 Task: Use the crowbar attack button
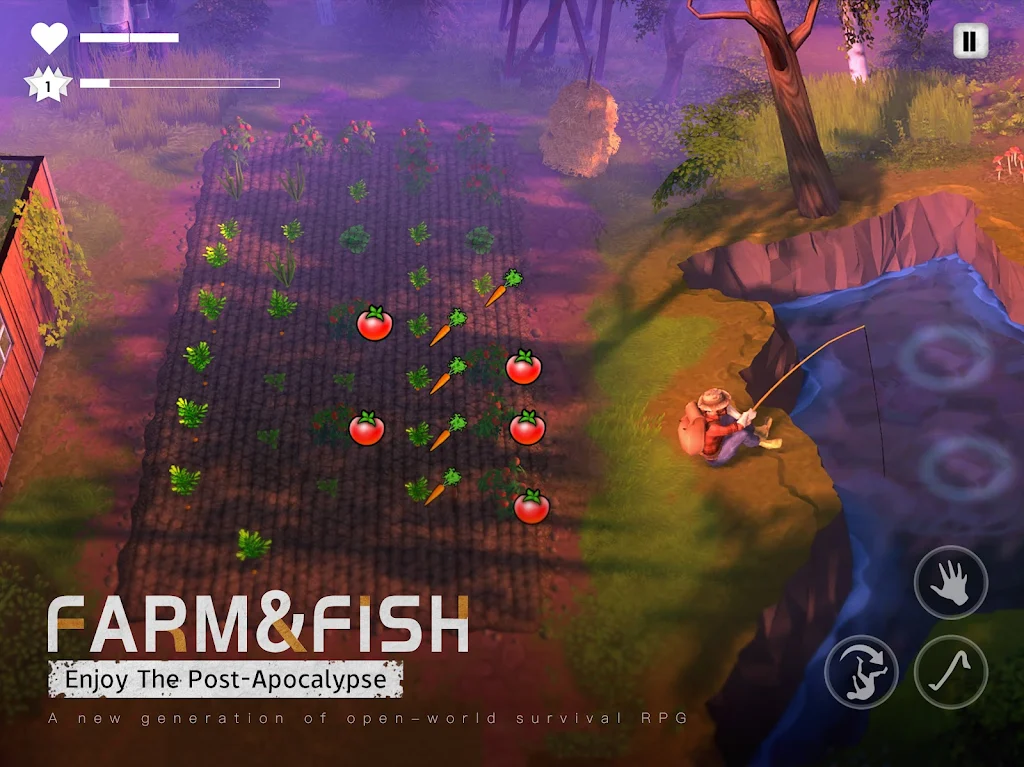click(x=950, y=672)
